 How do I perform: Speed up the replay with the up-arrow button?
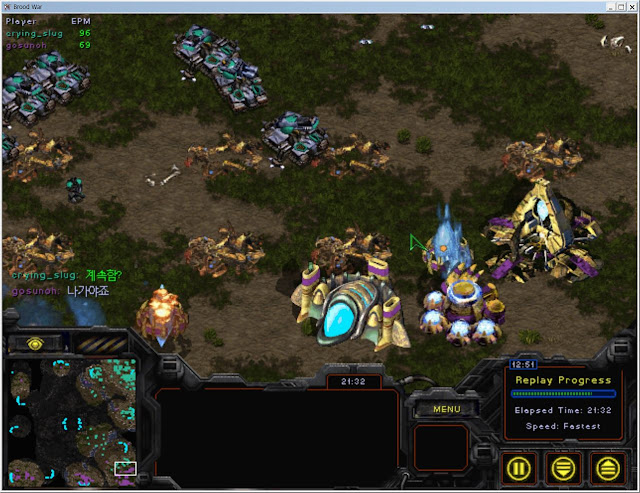pos(606,467)
